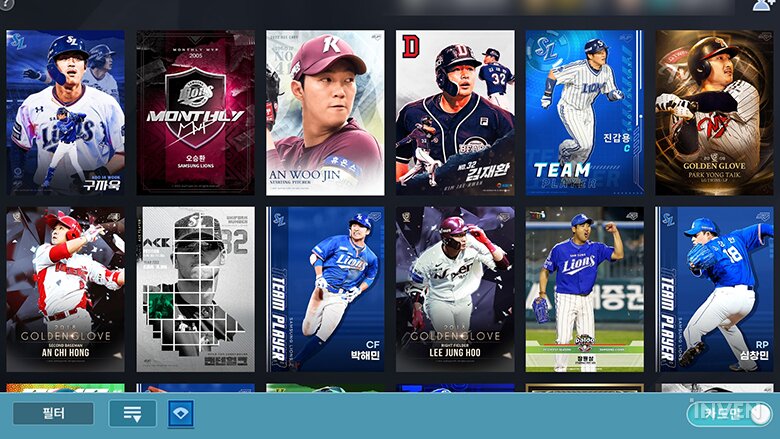Select the Lions pitcher card on stadium field
Viewport: 780px width, 439px height.
585,289
